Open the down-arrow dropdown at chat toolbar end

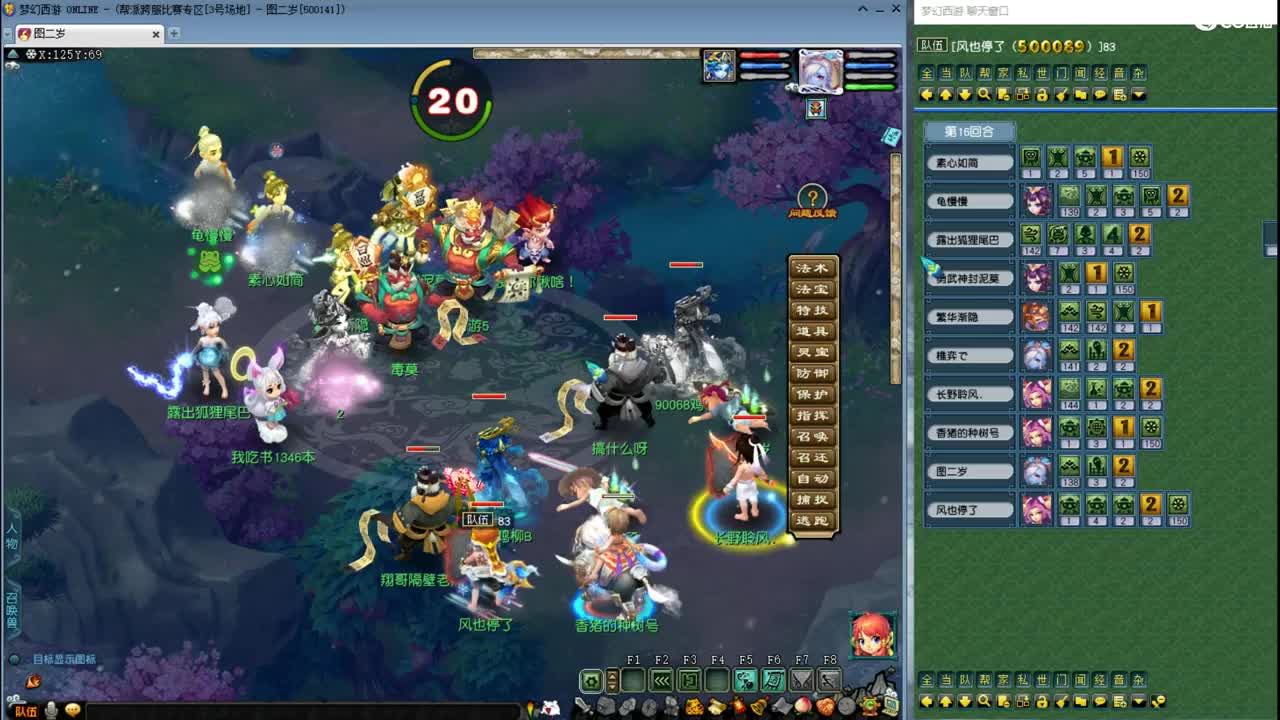(1137, 93)
